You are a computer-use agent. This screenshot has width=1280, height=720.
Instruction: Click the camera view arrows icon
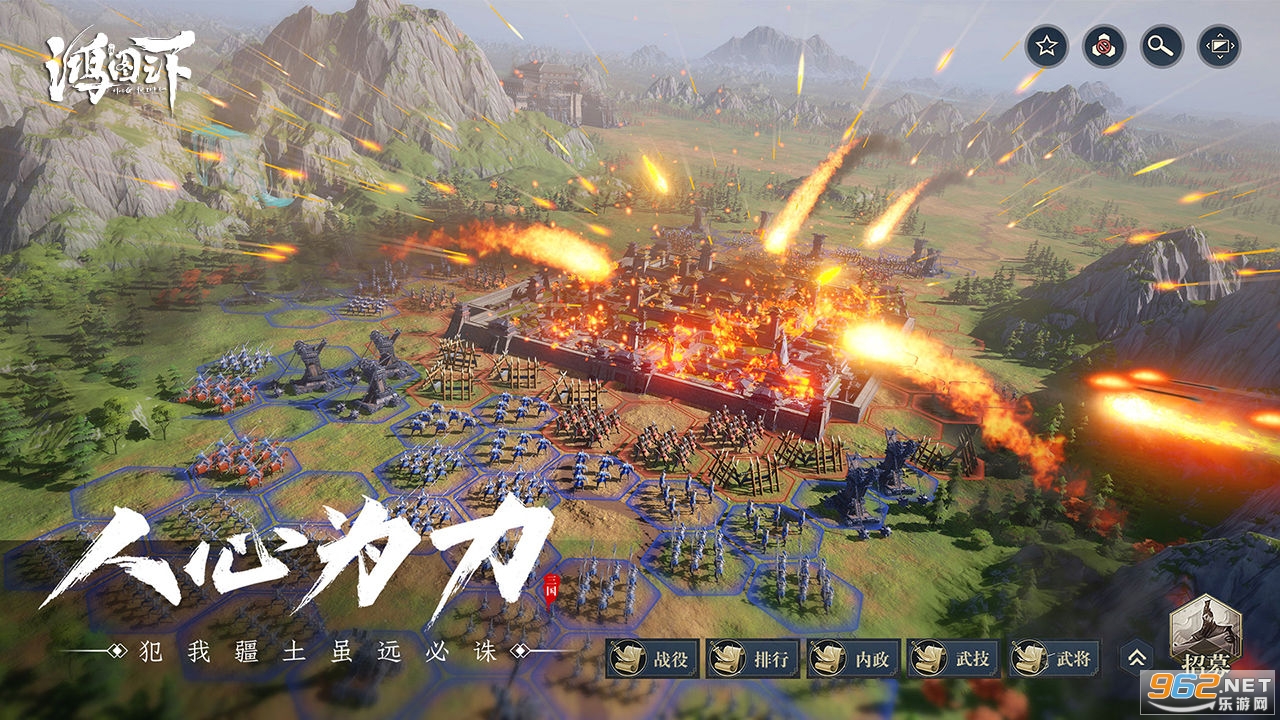tap(1220, 46)
